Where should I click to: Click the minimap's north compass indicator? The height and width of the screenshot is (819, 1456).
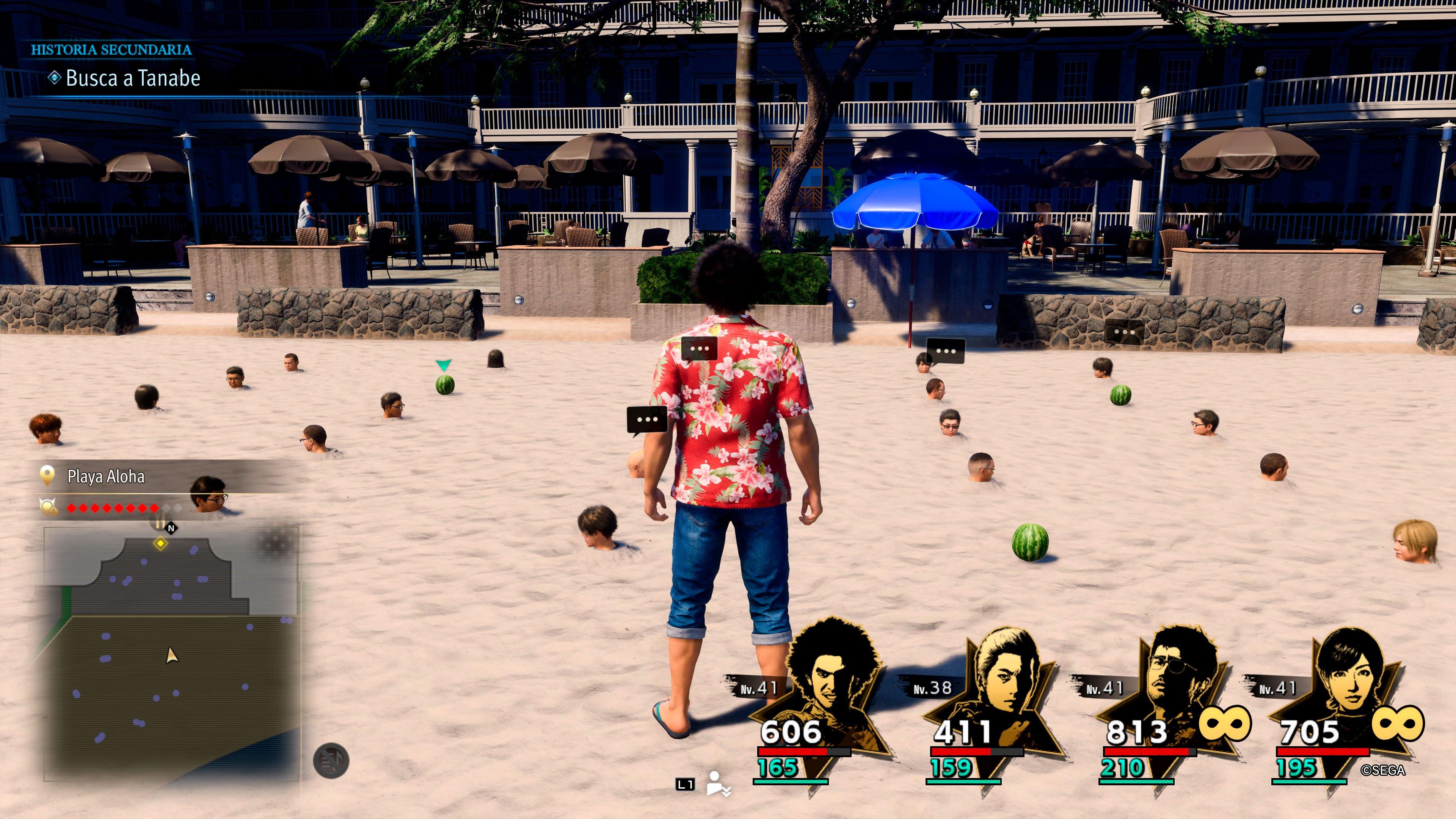pyautogui.click(x=171, y=528)
